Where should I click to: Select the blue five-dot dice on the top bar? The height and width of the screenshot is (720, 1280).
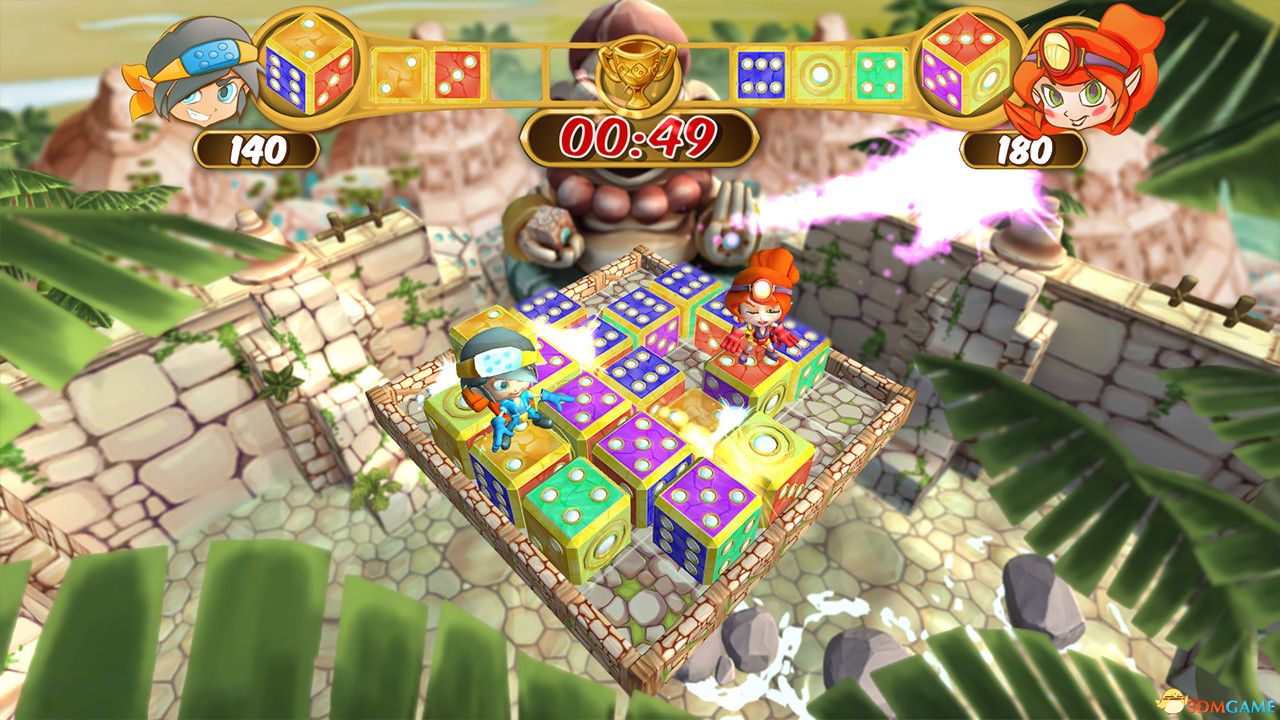[x=762, y=75]
